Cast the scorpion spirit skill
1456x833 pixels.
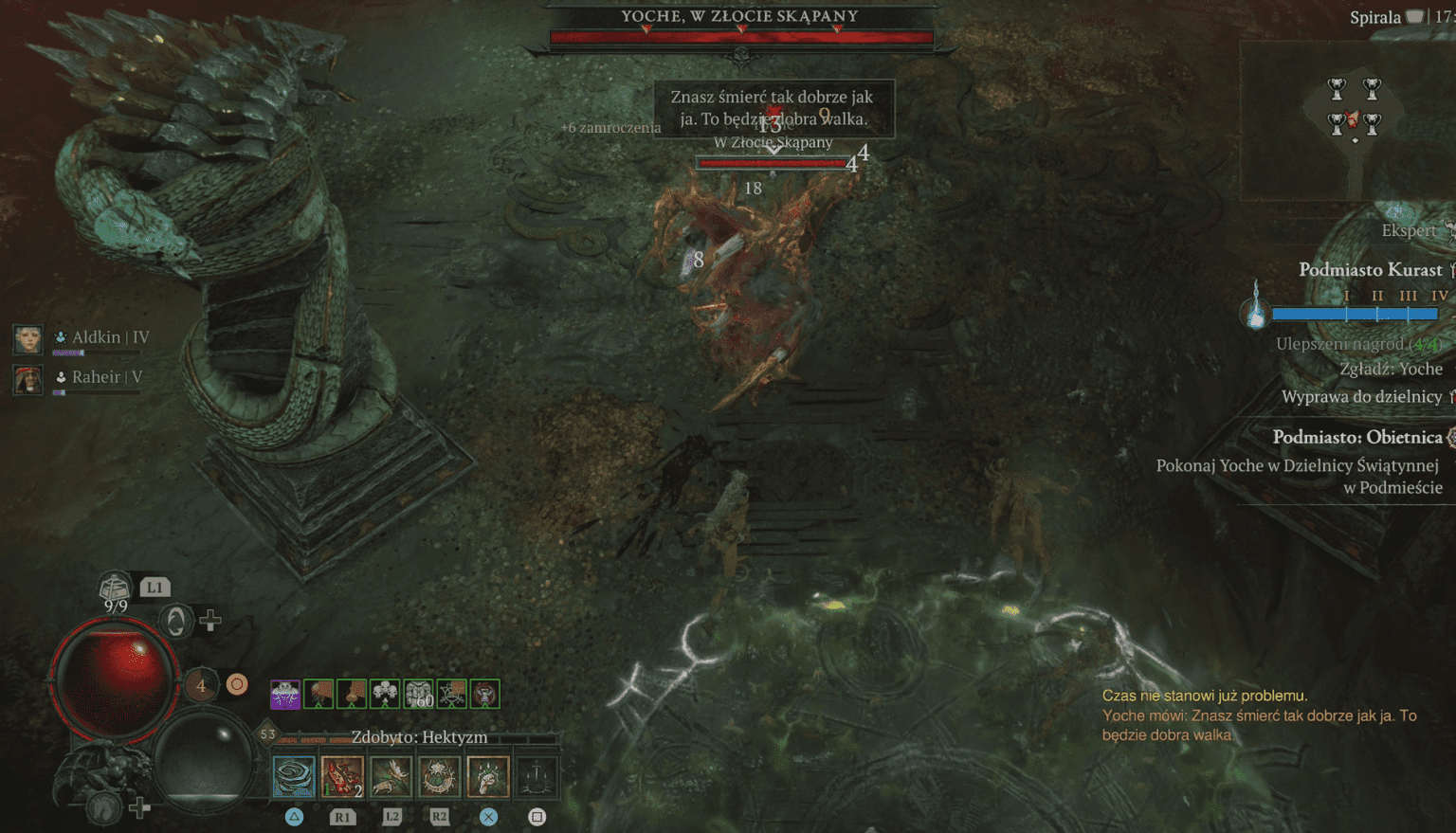point(391,776)
